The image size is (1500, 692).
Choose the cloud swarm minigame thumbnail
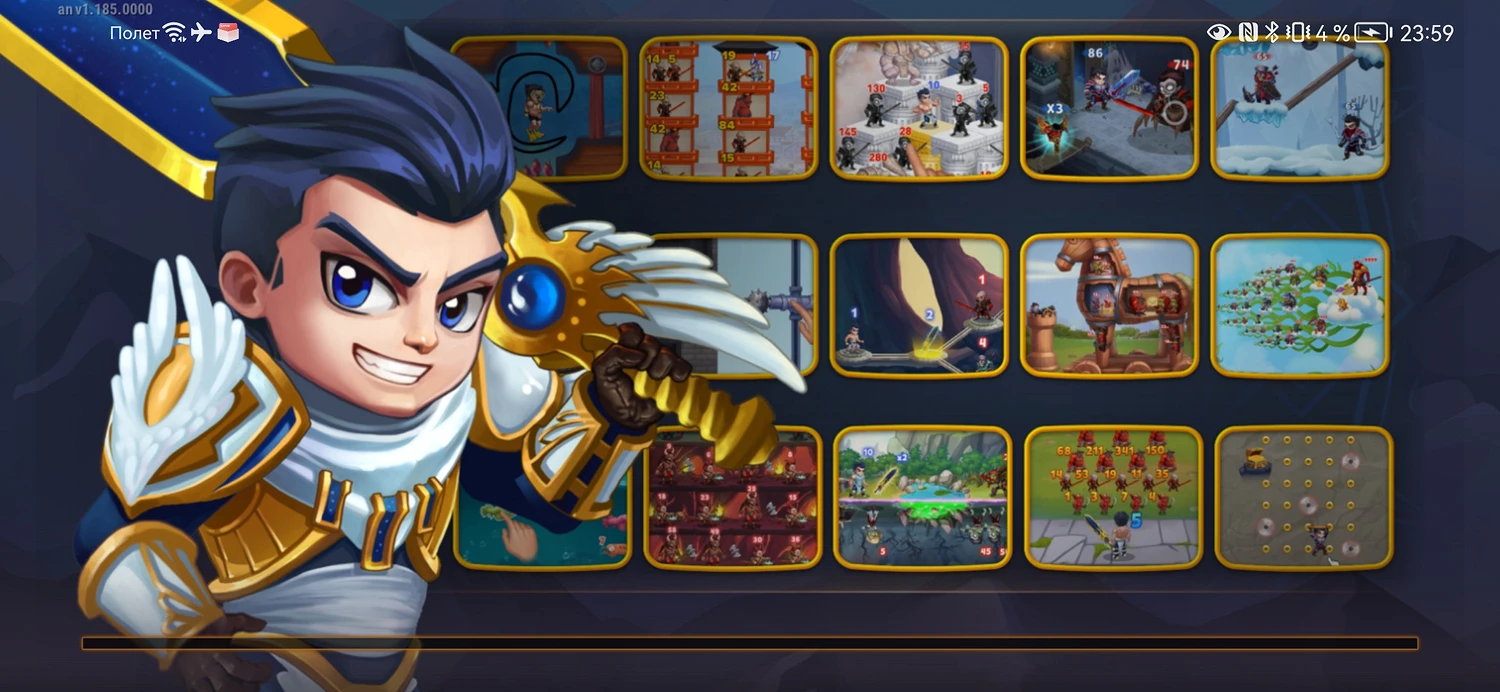click(1299, 305)
